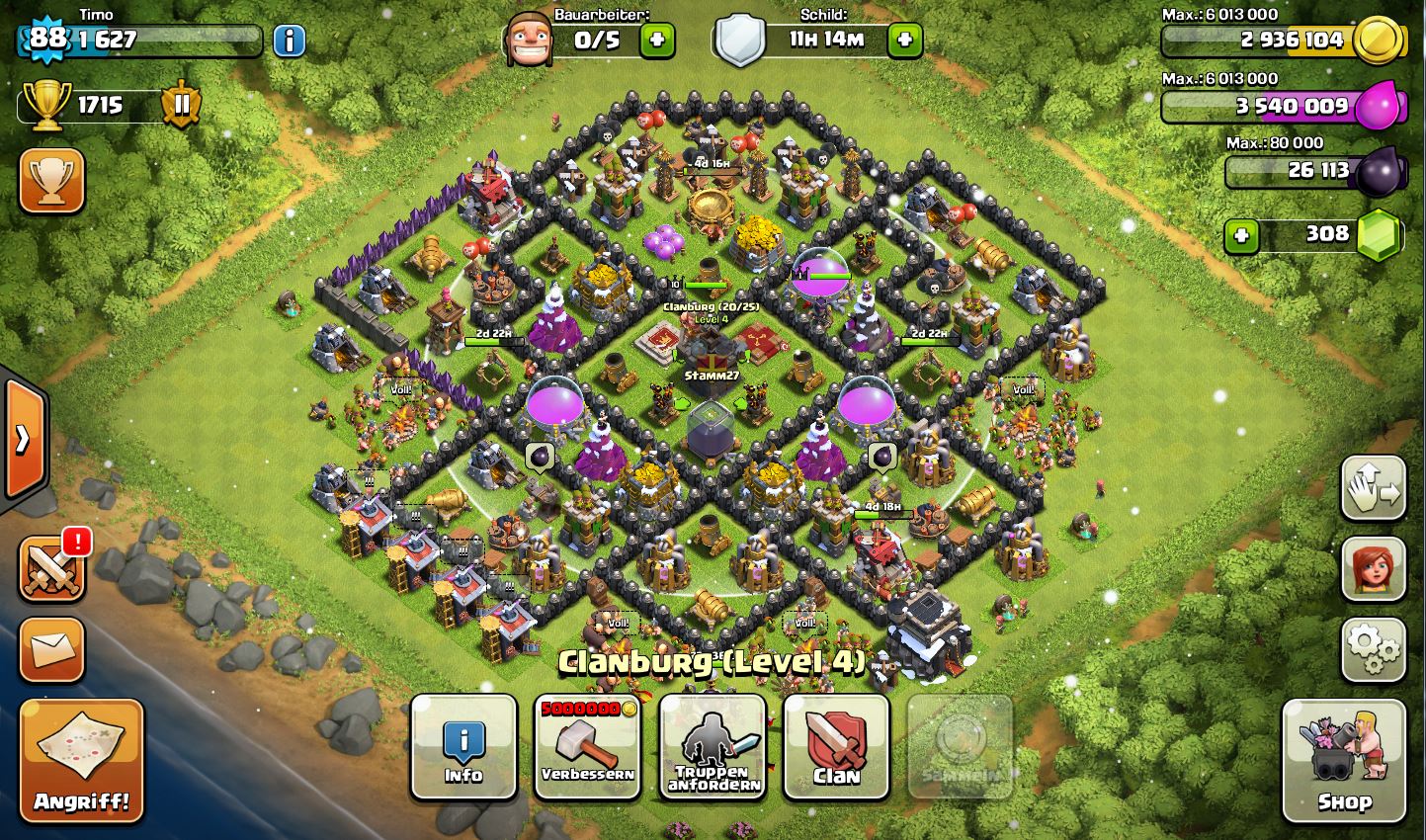Click the red-haired character portrait button
This screenshot has height=840, width=1426.
(1373, 568)
